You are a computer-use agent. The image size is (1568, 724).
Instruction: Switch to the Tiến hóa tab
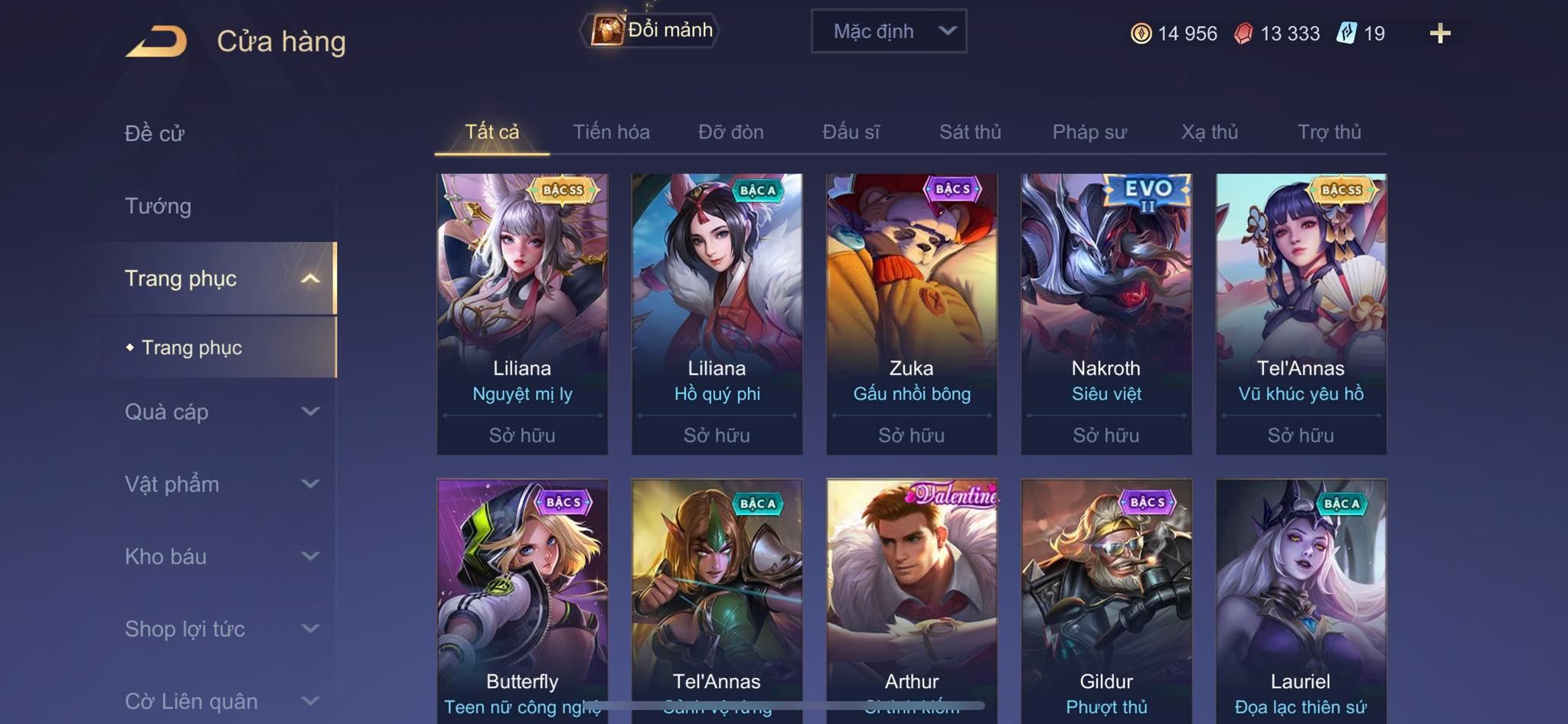pos(611,132)
